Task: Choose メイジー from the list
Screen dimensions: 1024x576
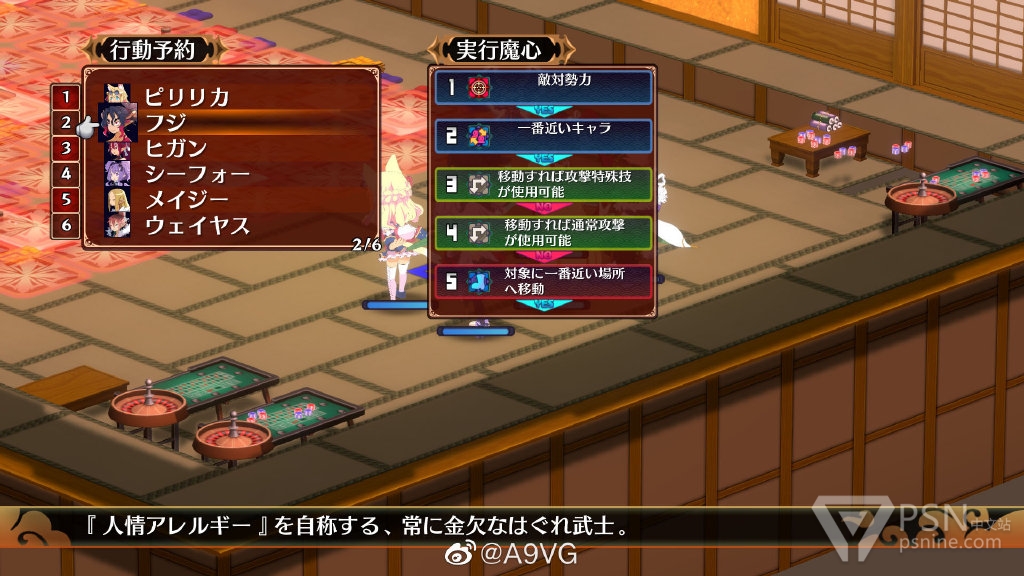Action: [186, 200]
